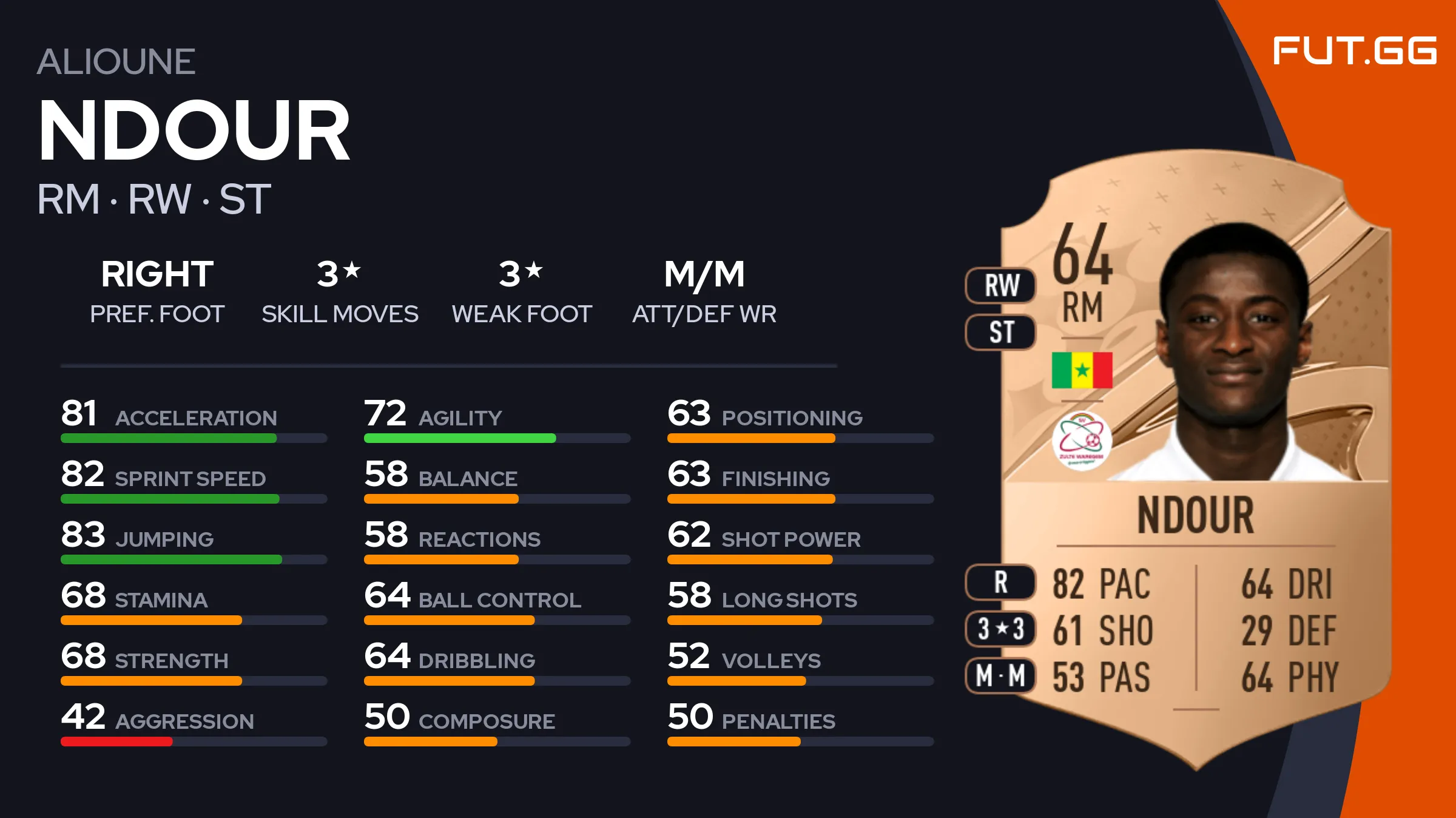Click the Zulte Waregem club crest
This screenshot has height=818, width=1456.
click(x=1082, y=440)
